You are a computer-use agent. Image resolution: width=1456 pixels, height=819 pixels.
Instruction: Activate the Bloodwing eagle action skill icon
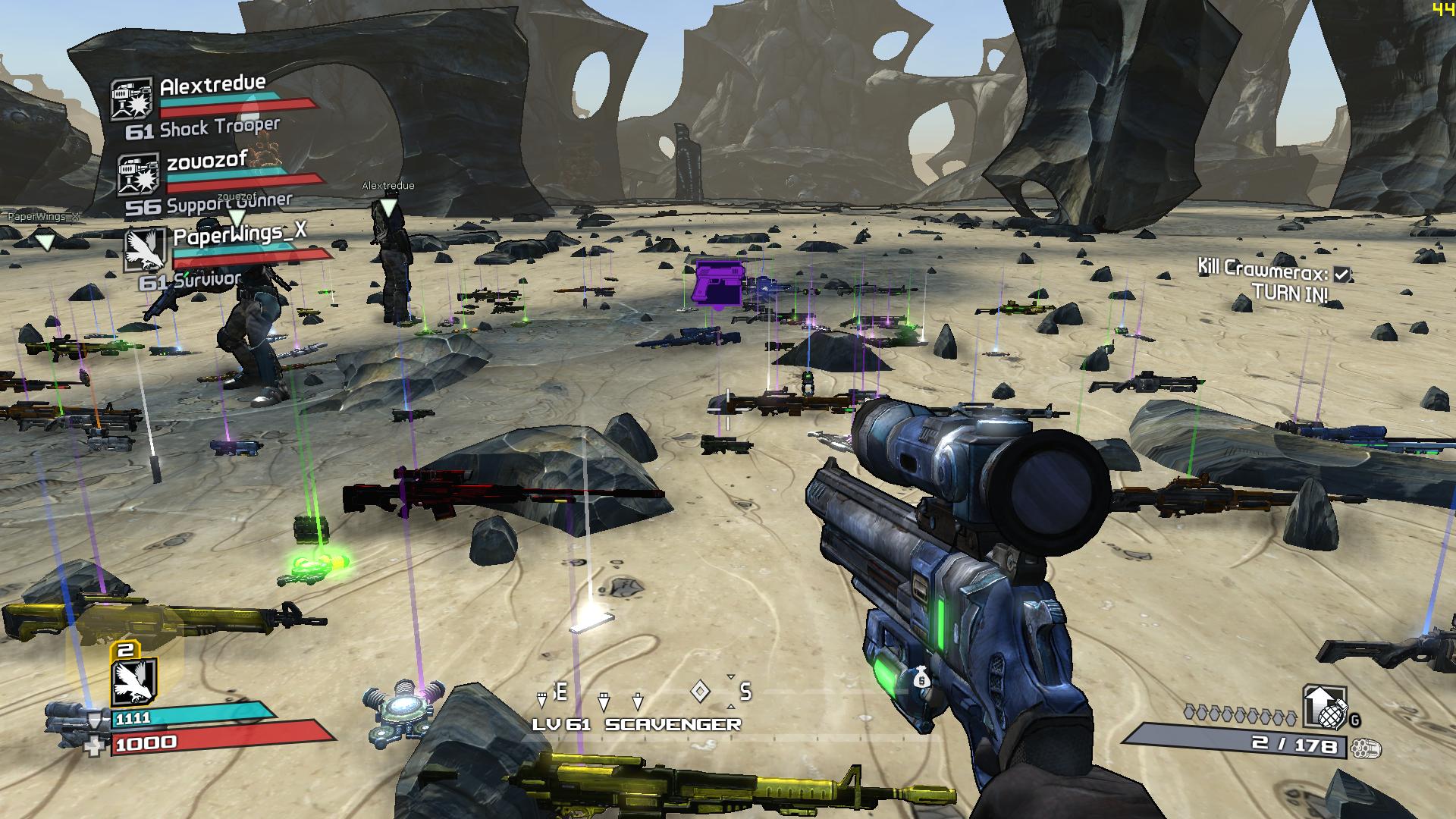click(x=134, y=682)
